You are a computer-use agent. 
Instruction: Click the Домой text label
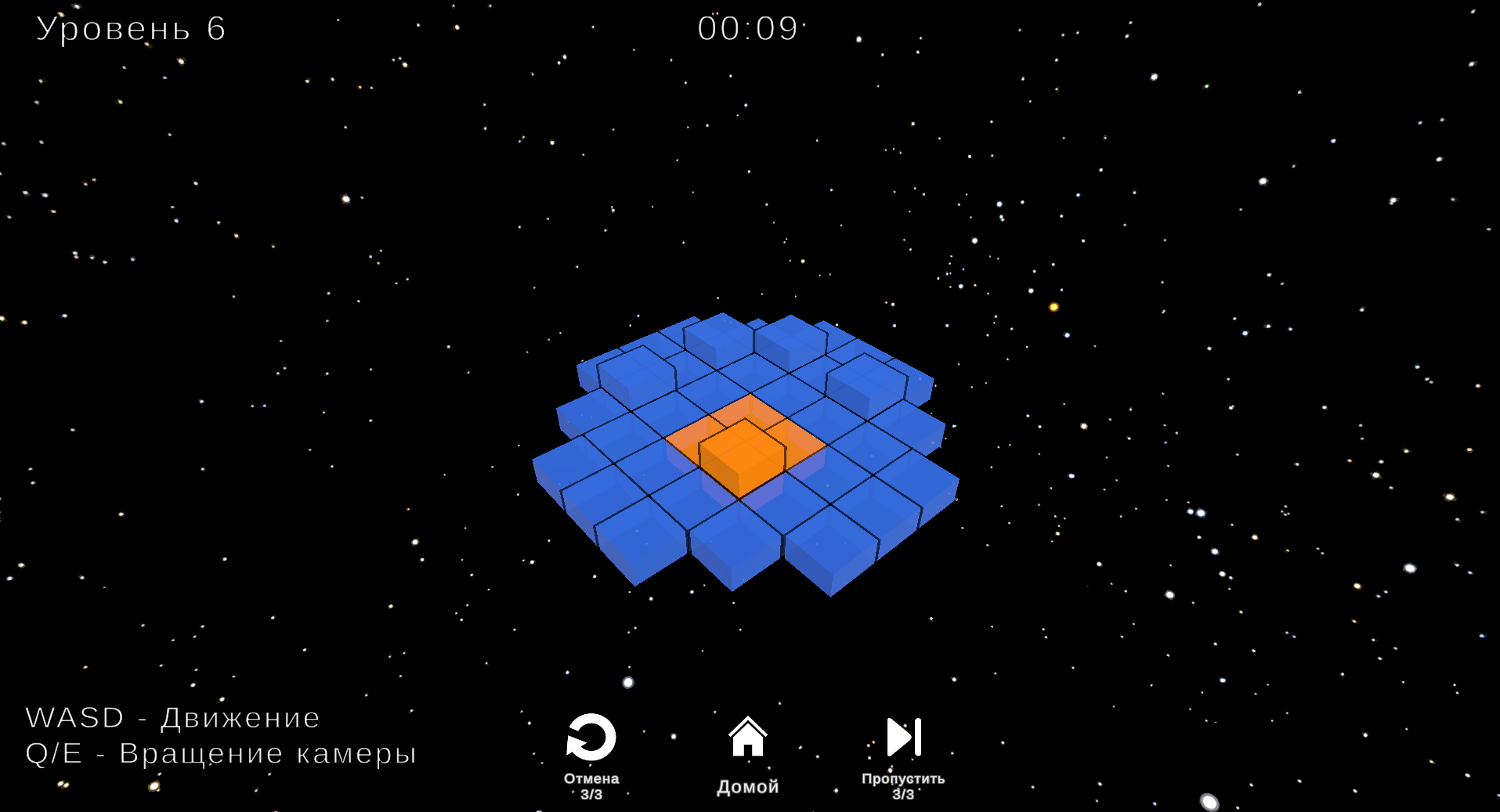point(747,787)
